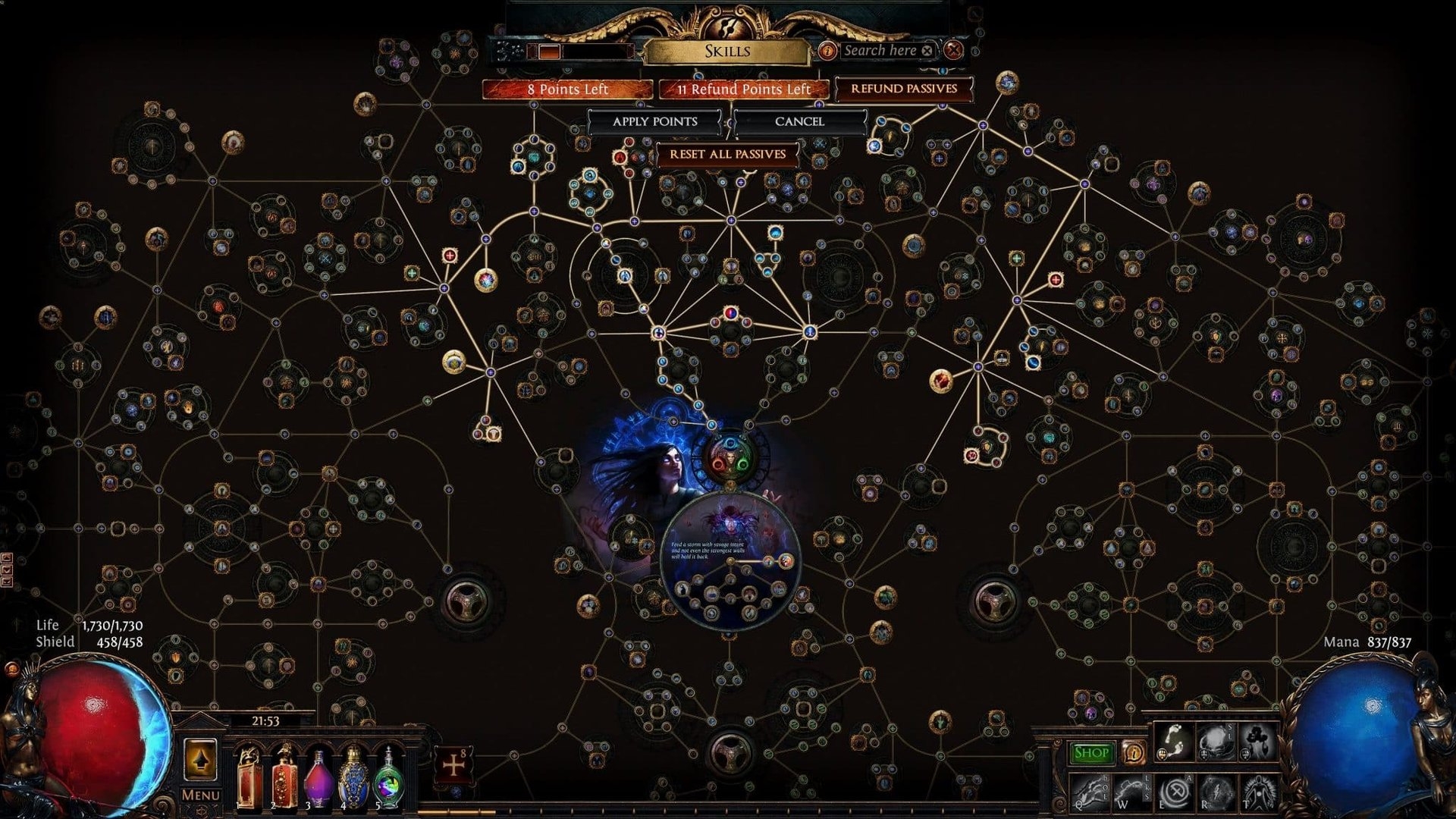Open the green Shop button
The height and width of the screenshot is (819, 1456).
[x=1091, y=753]
